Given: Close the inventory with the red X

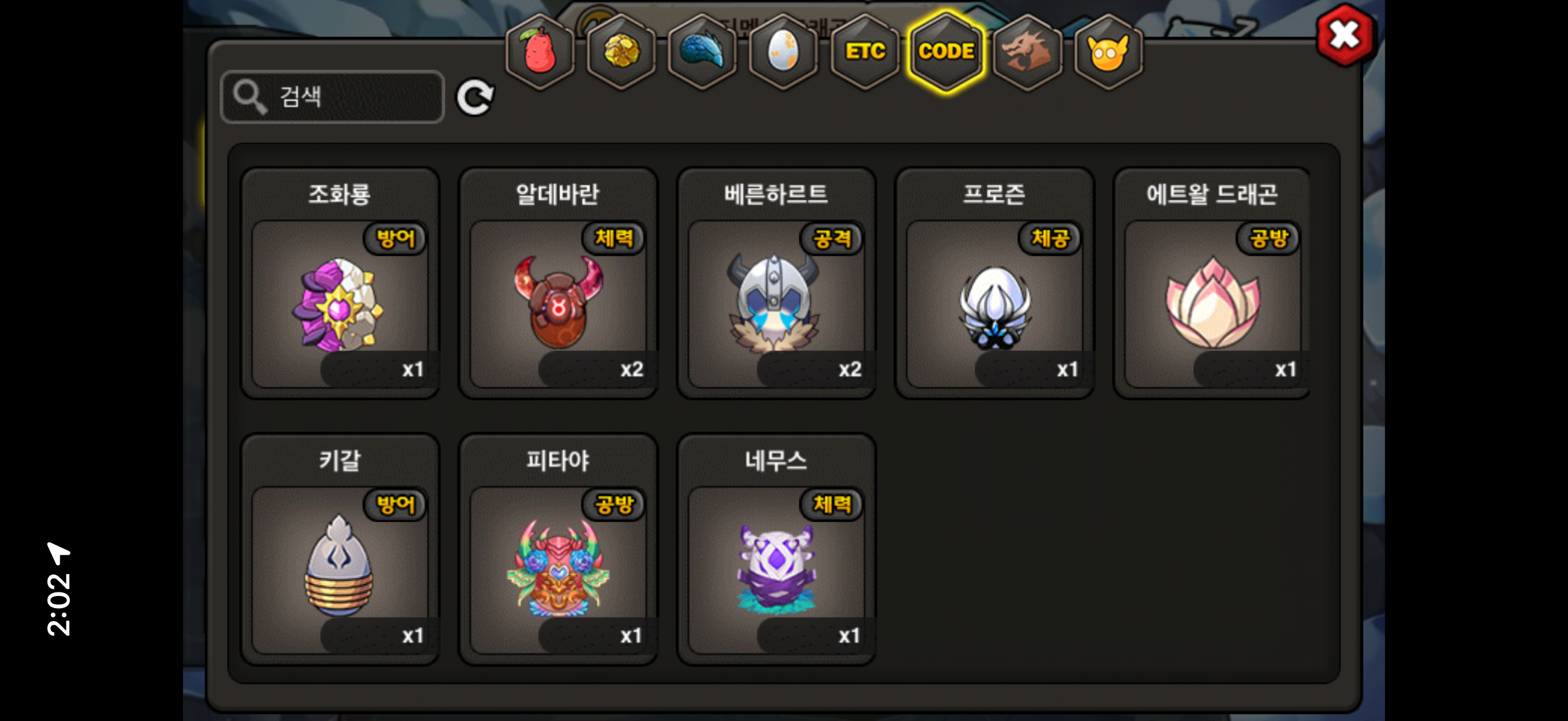Looking at the screenshot, I should tap(1344, 35).
